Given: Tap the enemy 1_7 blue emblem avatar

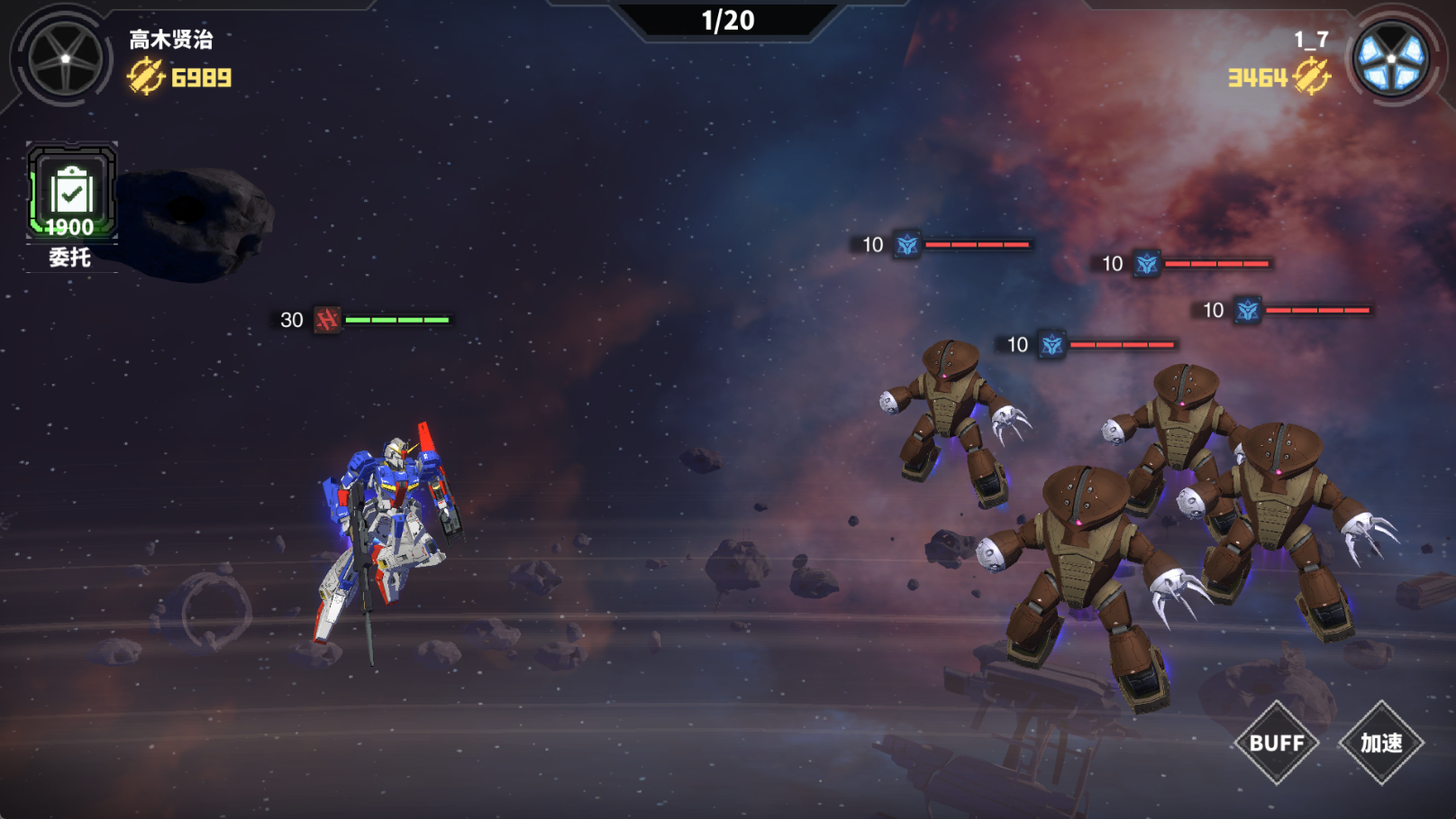Looking at the screenshot, I should pos(1392,59).
